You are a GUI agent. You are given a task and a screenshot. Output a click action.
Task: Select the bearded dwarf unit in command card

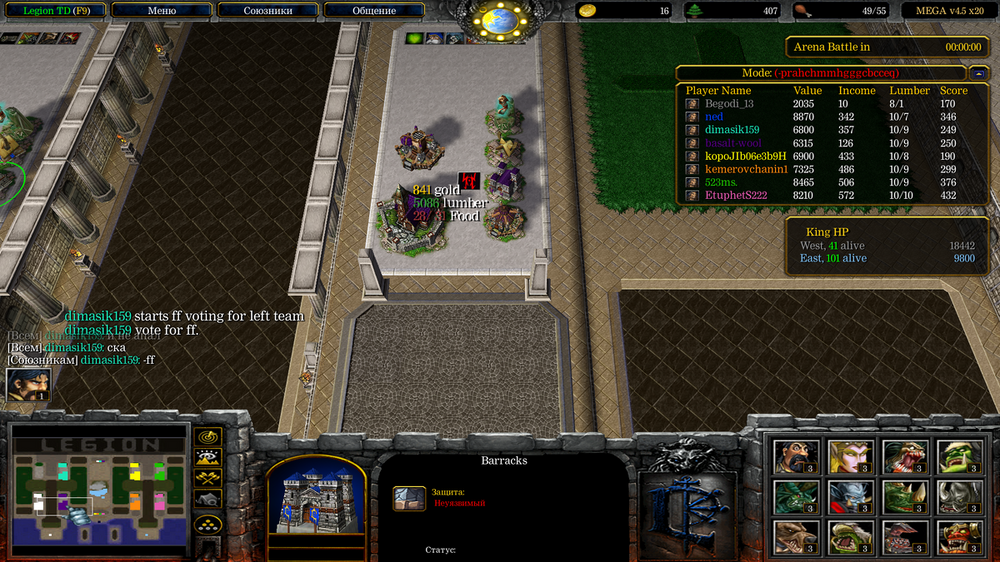coord(795,456)
